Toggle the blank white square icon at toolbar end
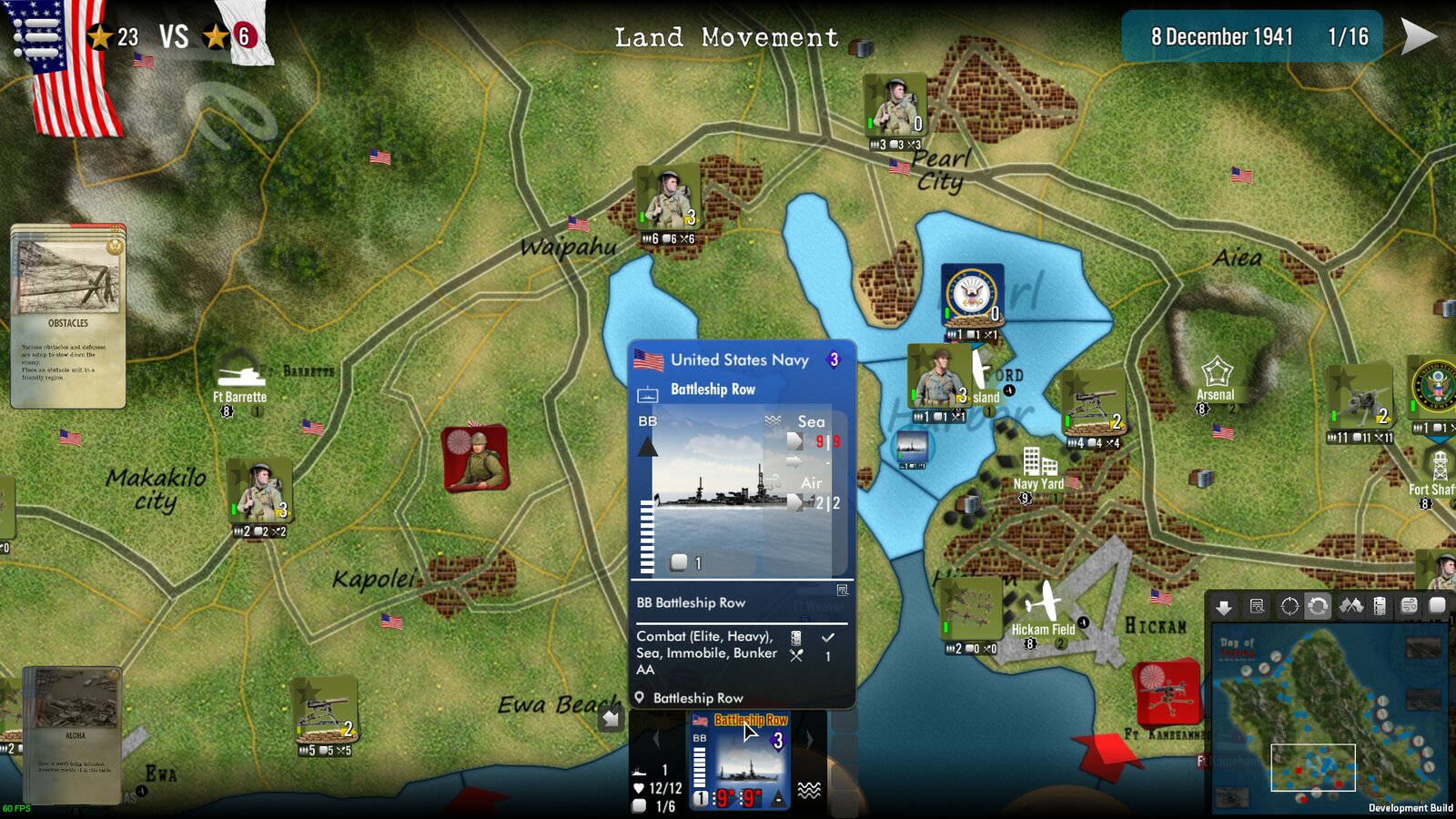Screen dimensions: 1456x819 [1438, 606]
